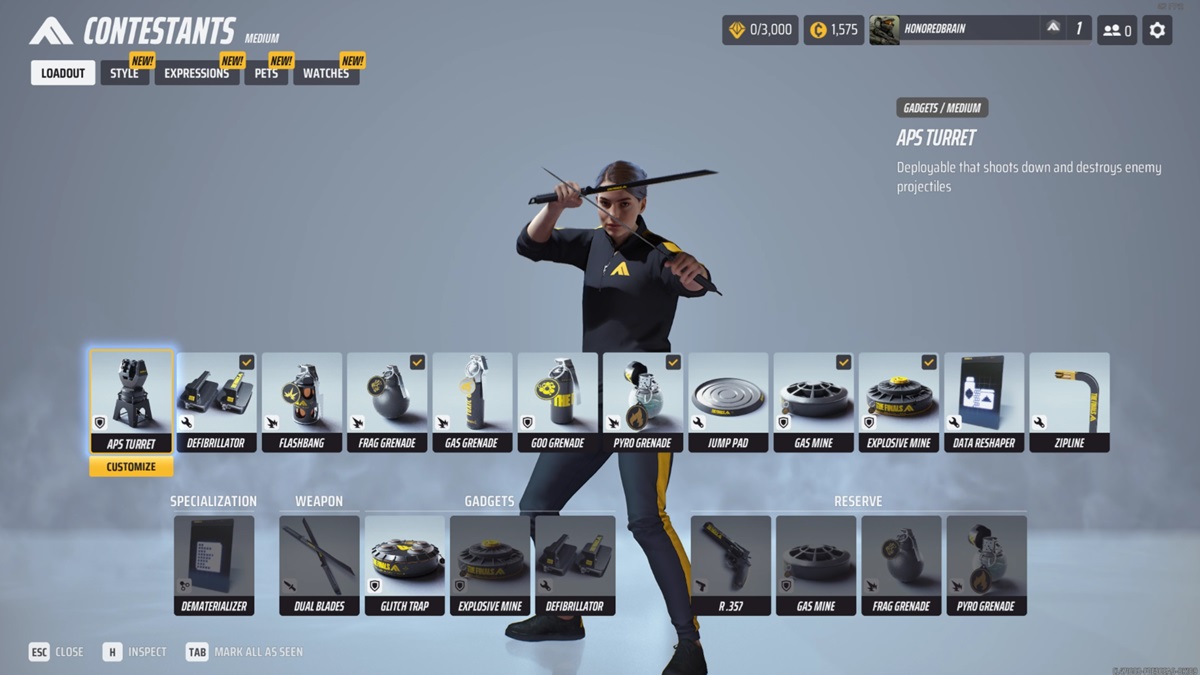Select the R .357 reserve slot

pos(730,565)
